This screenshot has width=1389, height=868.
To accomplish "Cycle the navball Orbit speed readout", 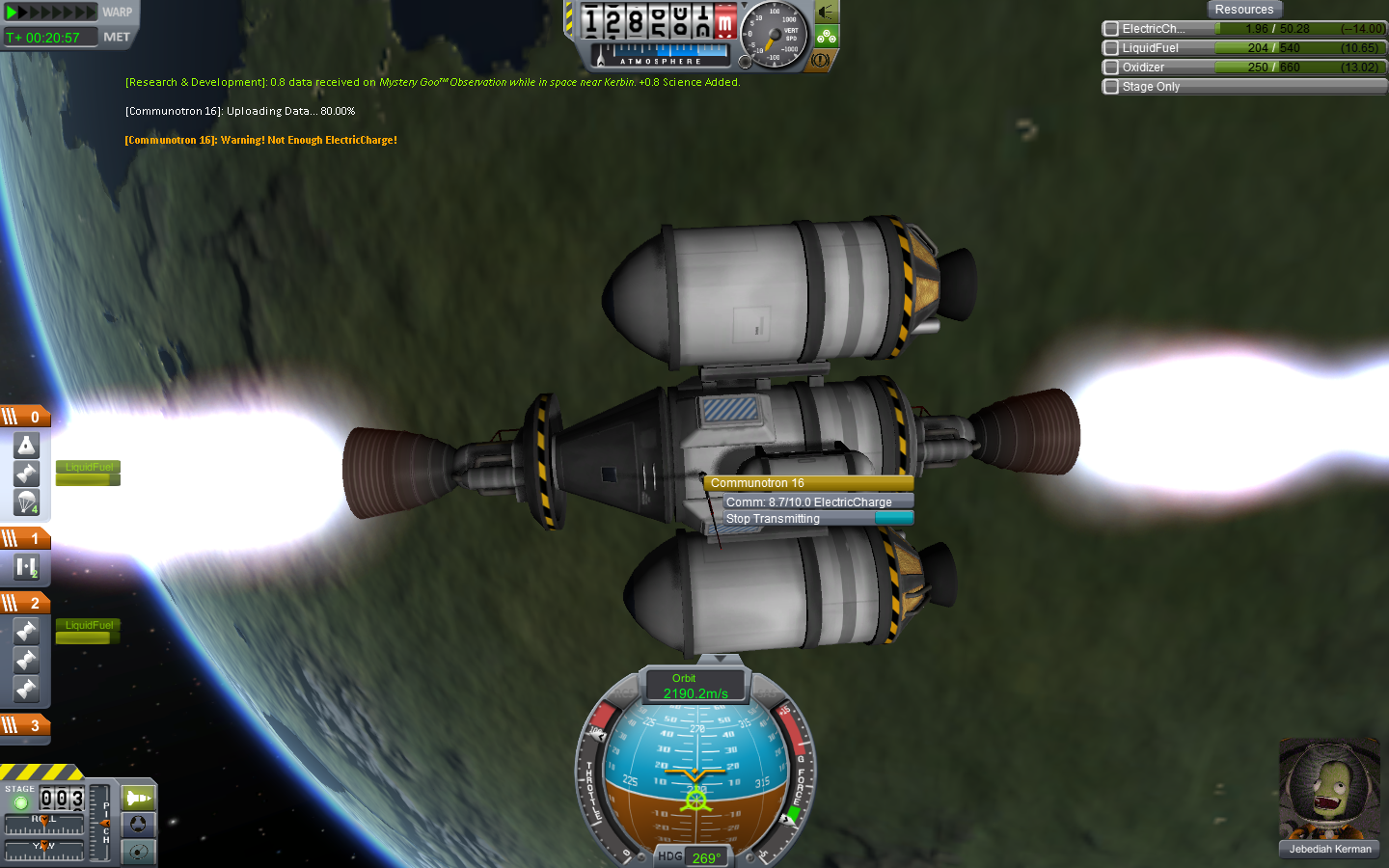I will (x=694, y=686).
